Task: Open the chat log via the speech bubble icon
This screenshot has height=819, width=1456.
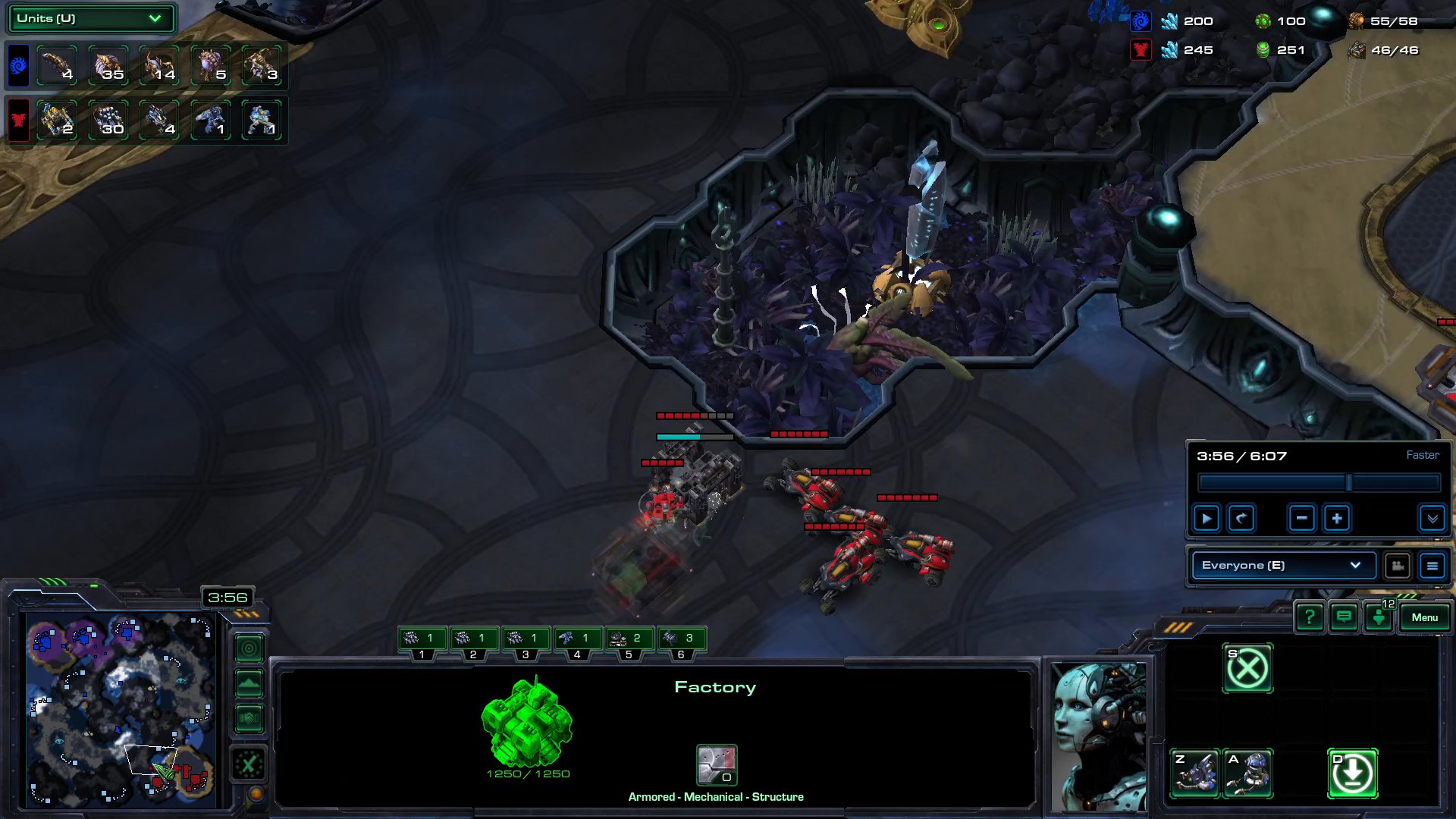Action: click(1343, 617)
